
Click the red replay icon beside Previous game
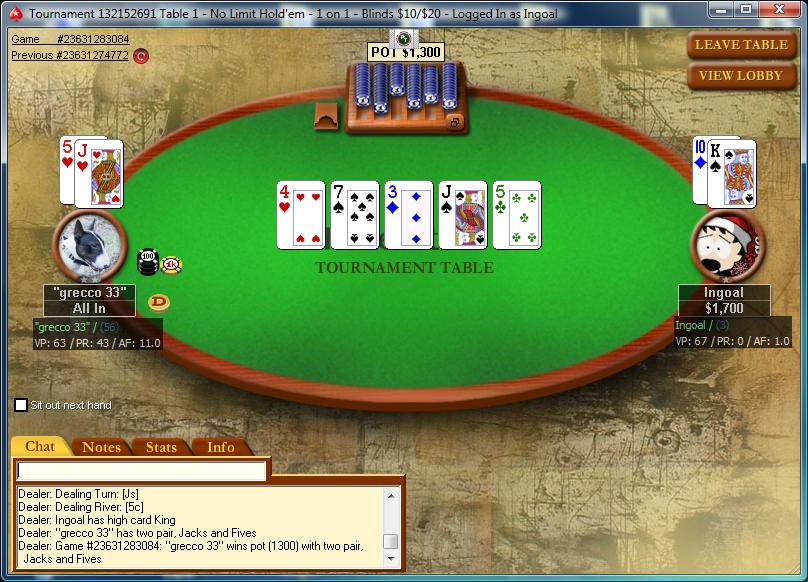tap(141, 56)
